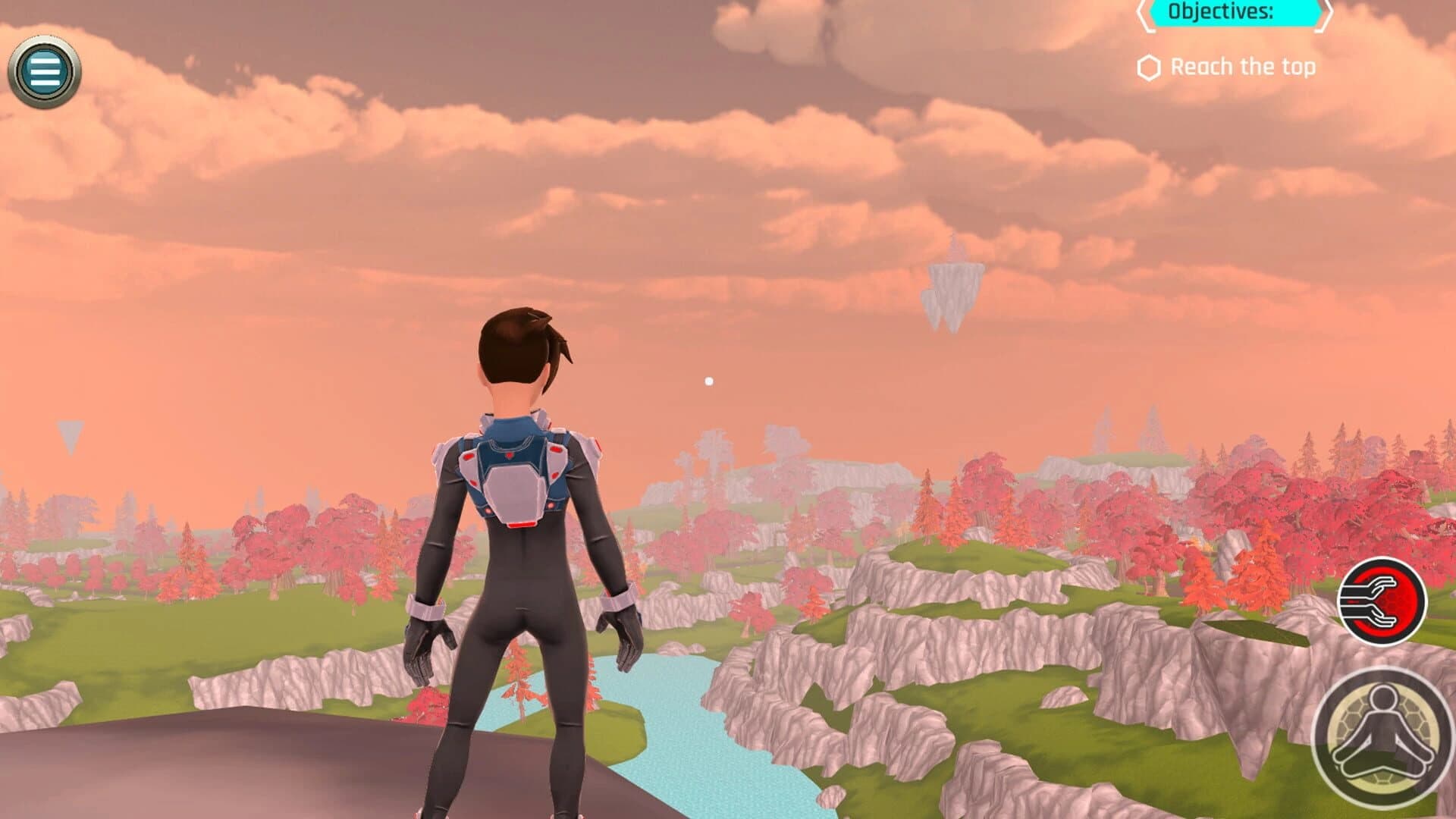Check the hexagon beside 'Reach the top'

[1149, 67]
